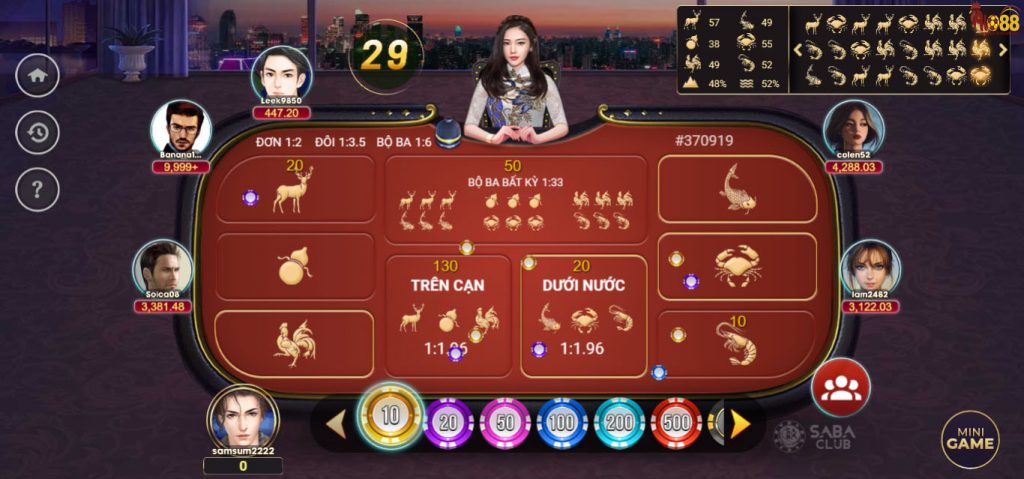Open the bet history clock icon
The image size is (1024, 479).
pyautogui.click(x=38, y=132)
